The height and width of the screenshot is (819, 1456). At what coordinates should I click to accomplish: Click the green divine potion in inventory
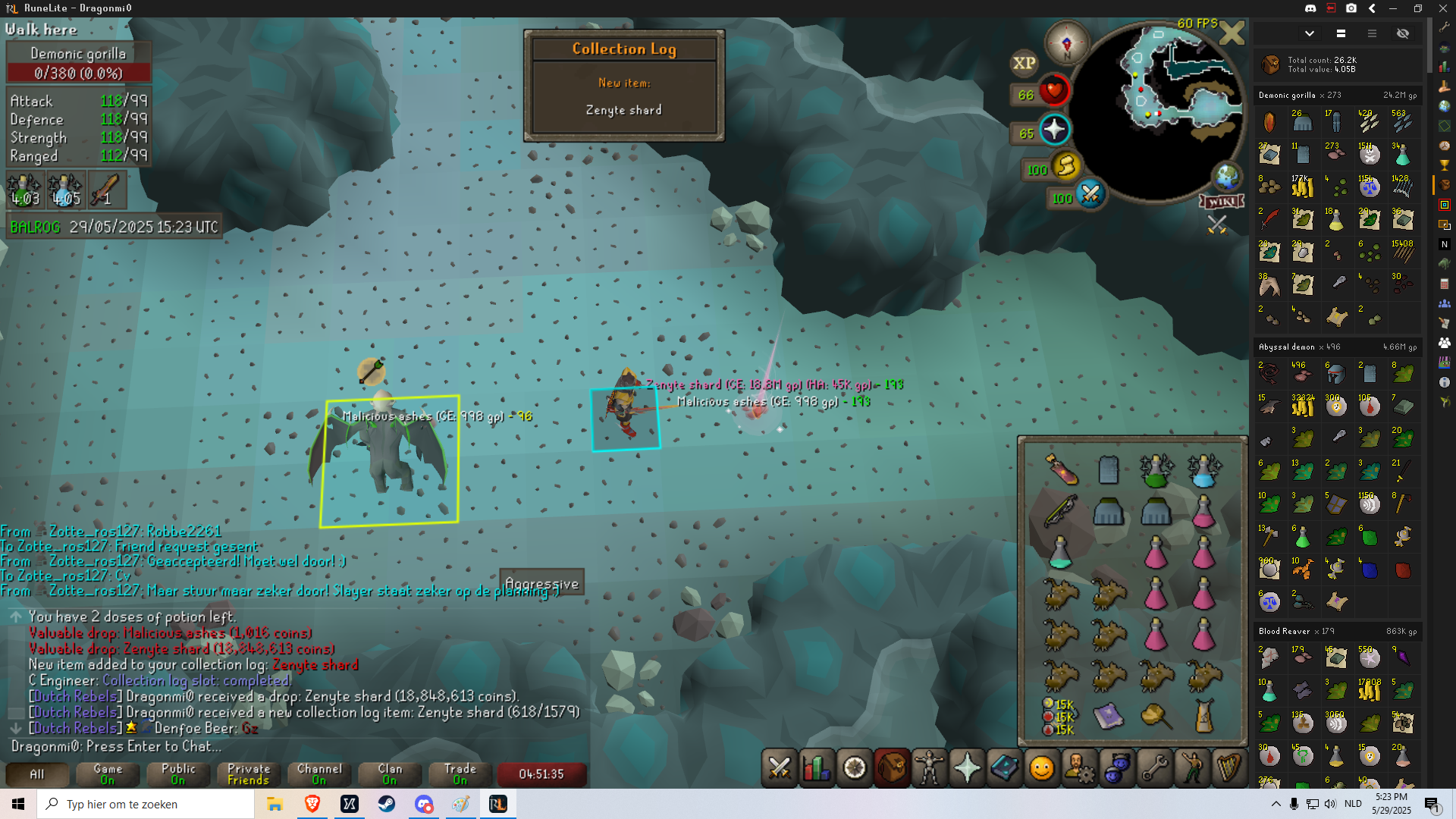point(1156,470)
